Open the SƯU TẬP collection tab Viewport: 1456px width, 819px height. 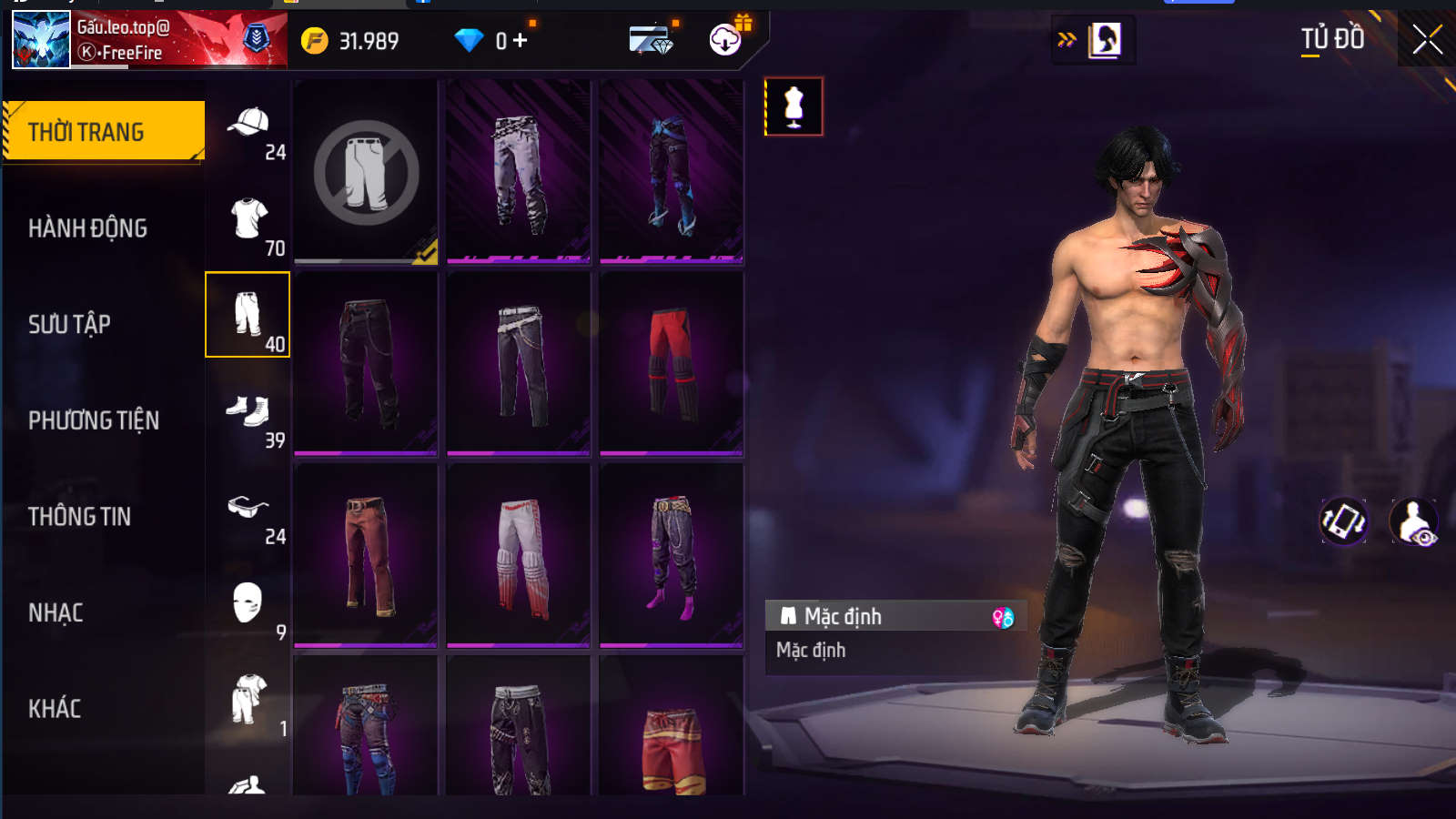pyautogui.click(x=70, y=324)
